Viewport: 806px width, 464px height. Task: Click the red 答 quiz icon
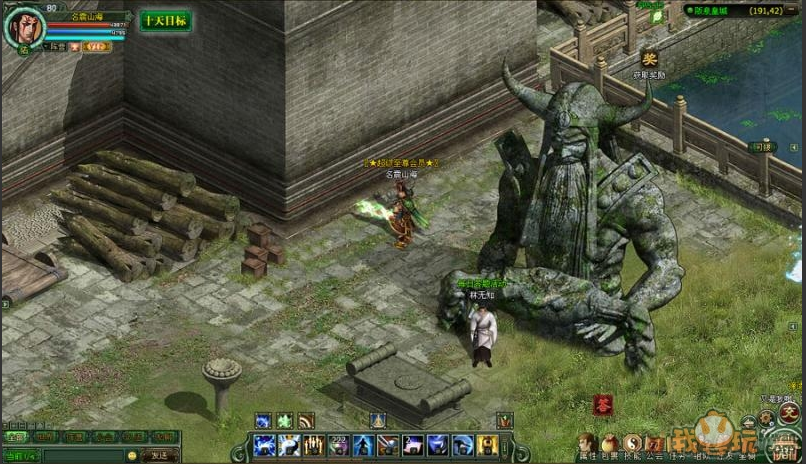tap(603, 405)
